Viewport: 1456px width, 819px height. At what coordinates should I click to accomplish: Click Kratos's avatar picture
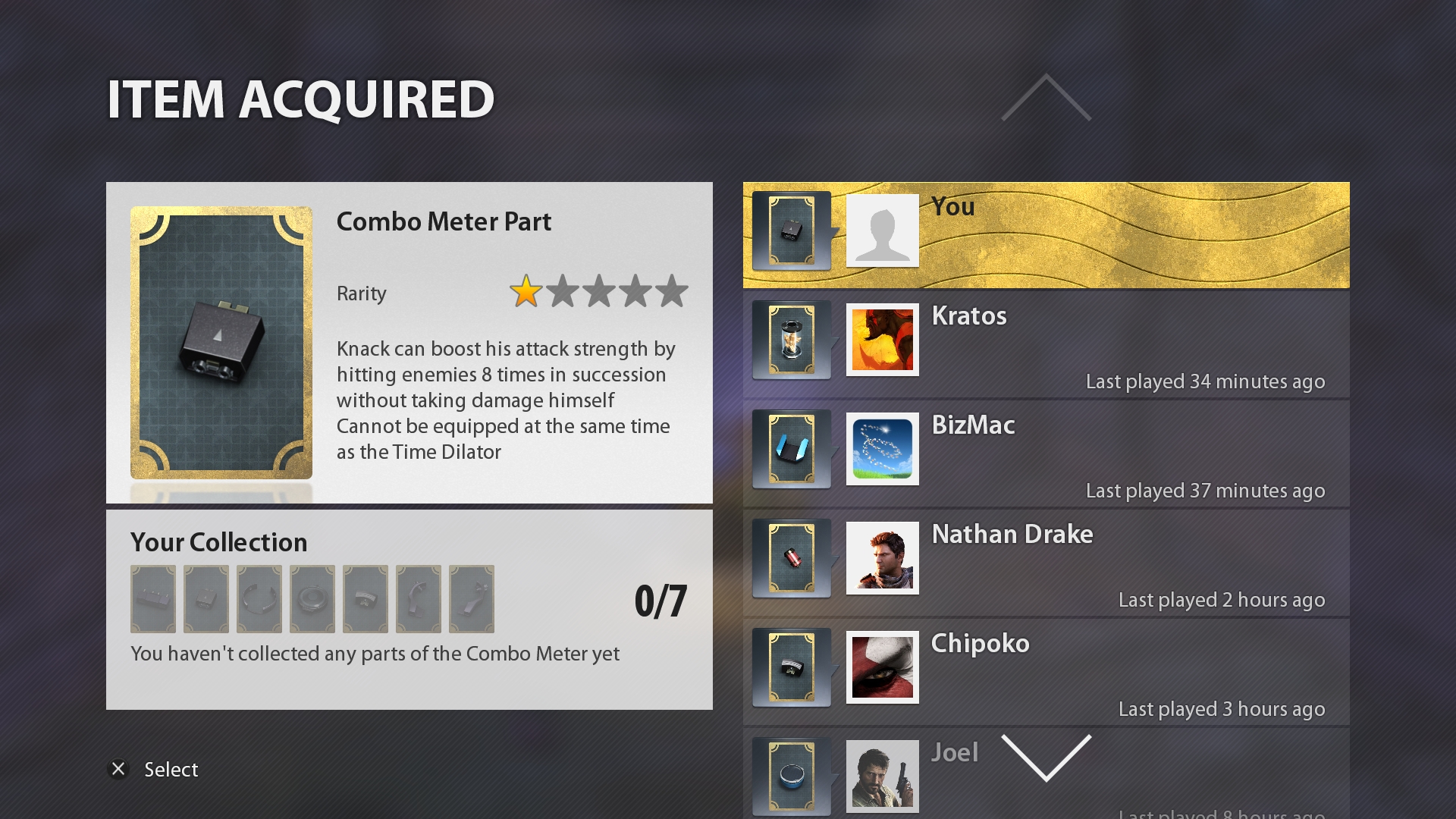click(882, 340)
